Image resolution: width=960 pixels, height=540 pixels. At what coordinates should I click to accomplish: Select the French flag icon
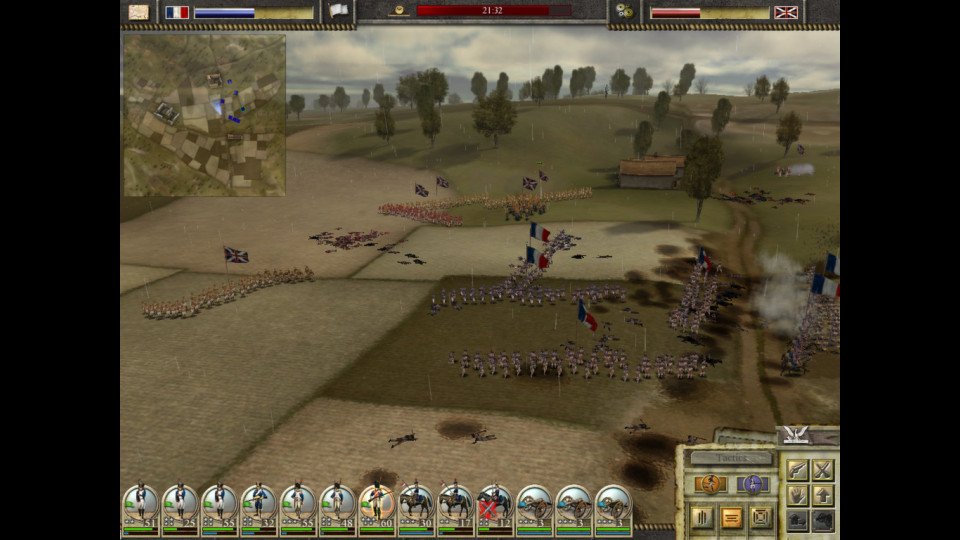coord(177,12)
